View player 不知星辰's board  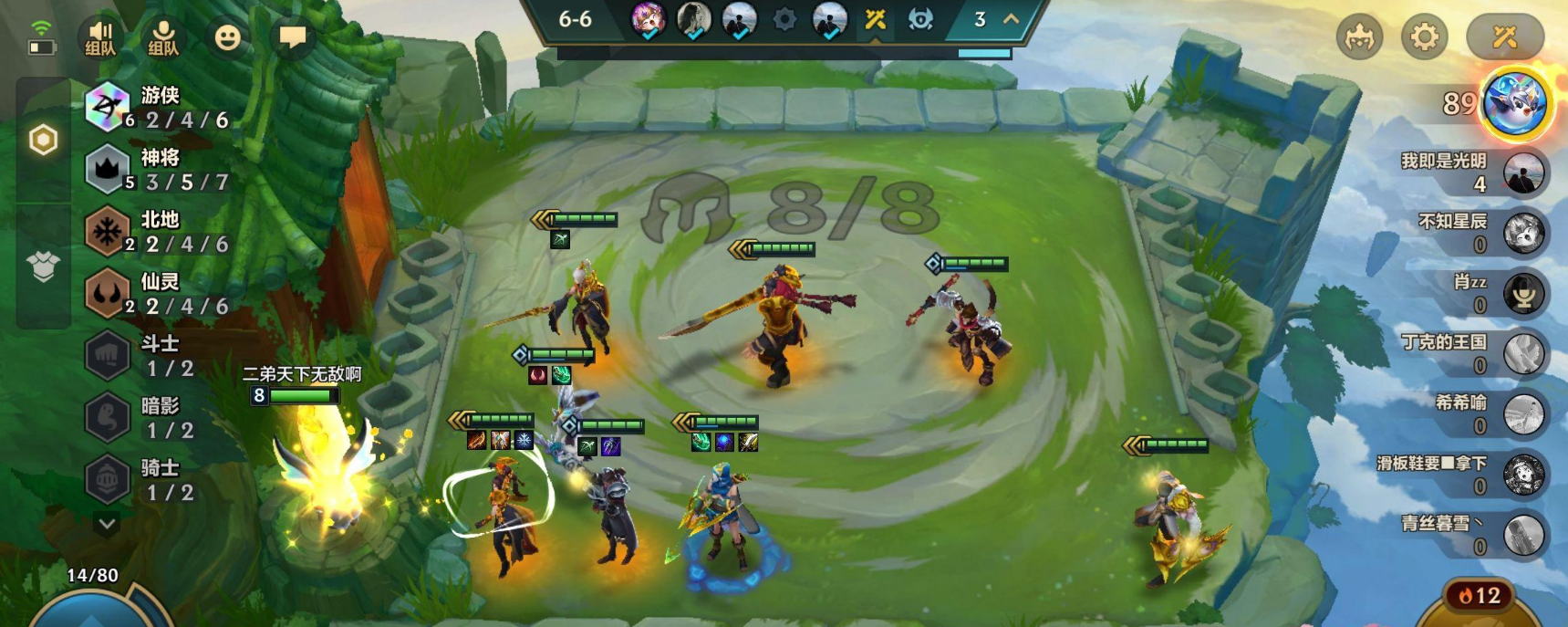1522,234
